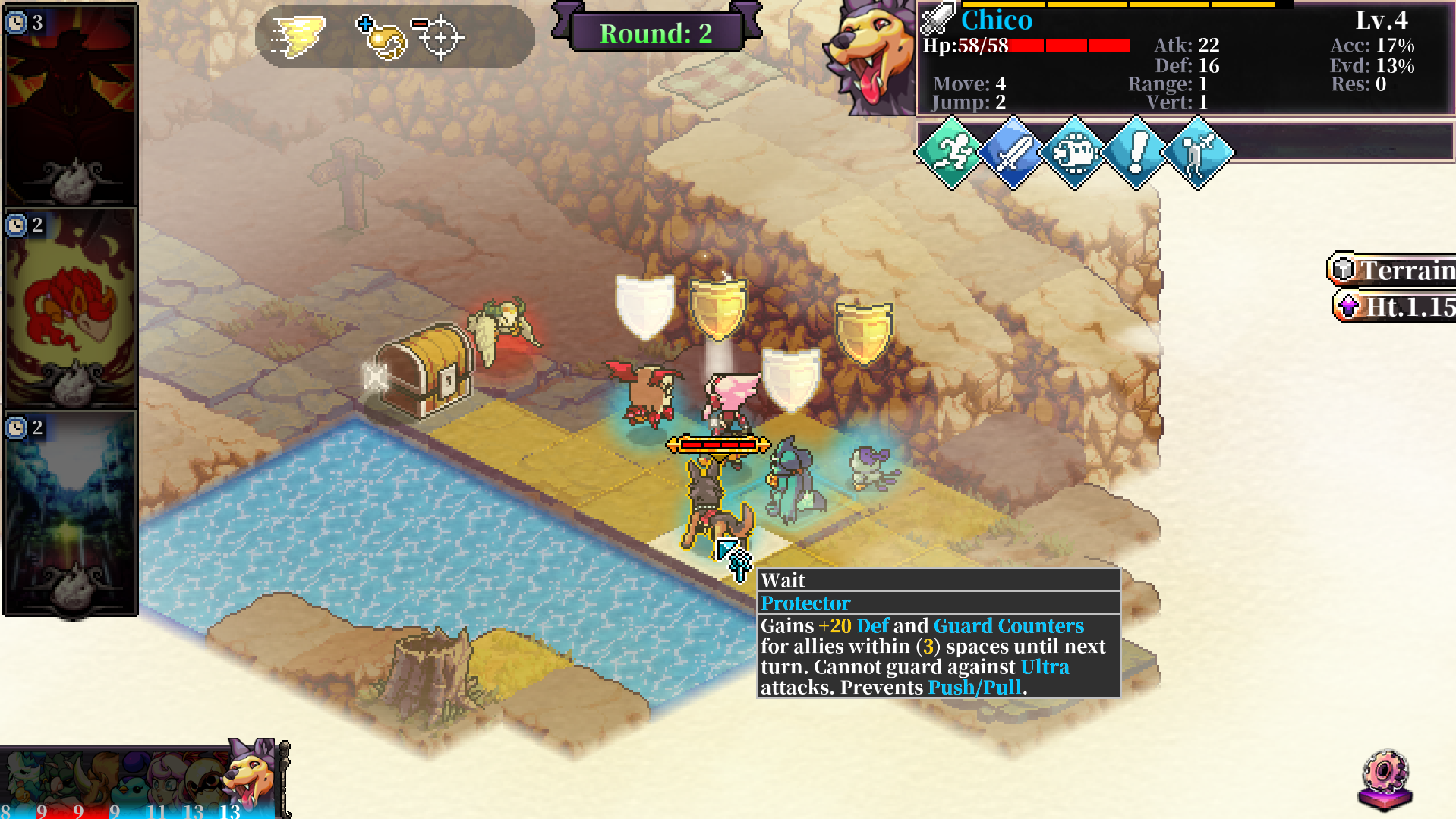Select the exclamation mark ability diamond
Image resolution: width=1456 pixels, height=819 pixels.
pos(1136,153)
